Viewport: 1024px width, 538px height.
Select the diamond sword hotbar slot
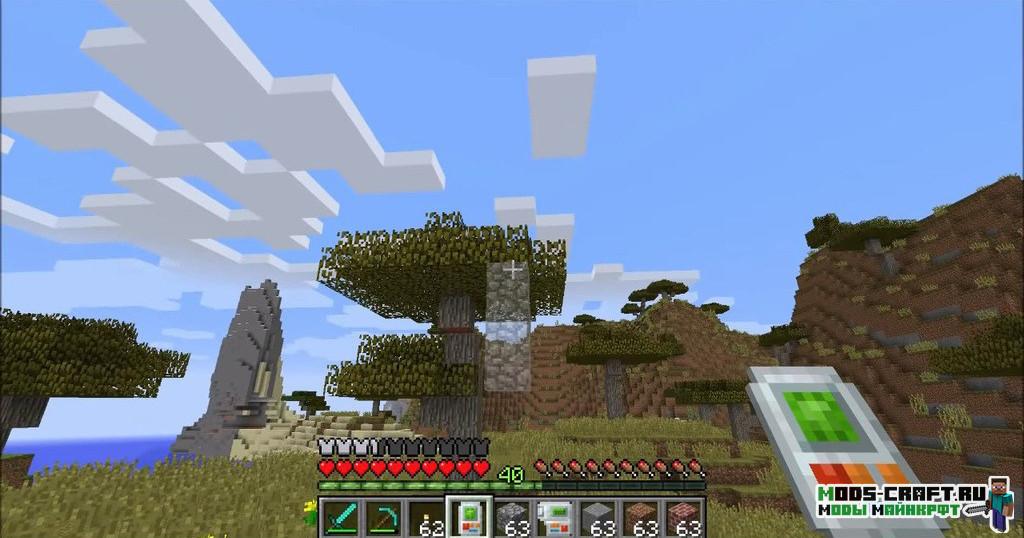click(340, 517)
